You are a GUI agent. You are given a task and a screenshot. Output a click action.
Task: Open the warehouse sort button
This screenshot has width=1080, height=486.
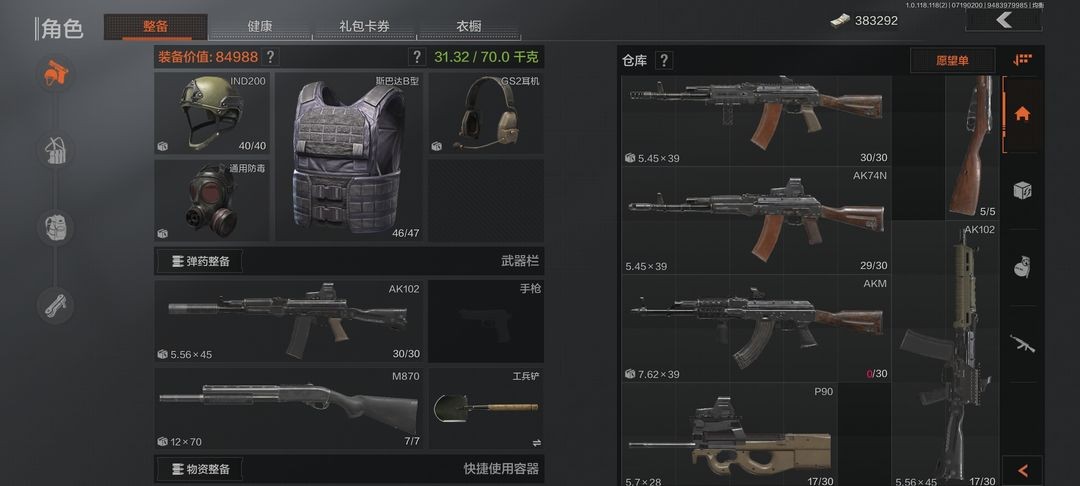1022,60
